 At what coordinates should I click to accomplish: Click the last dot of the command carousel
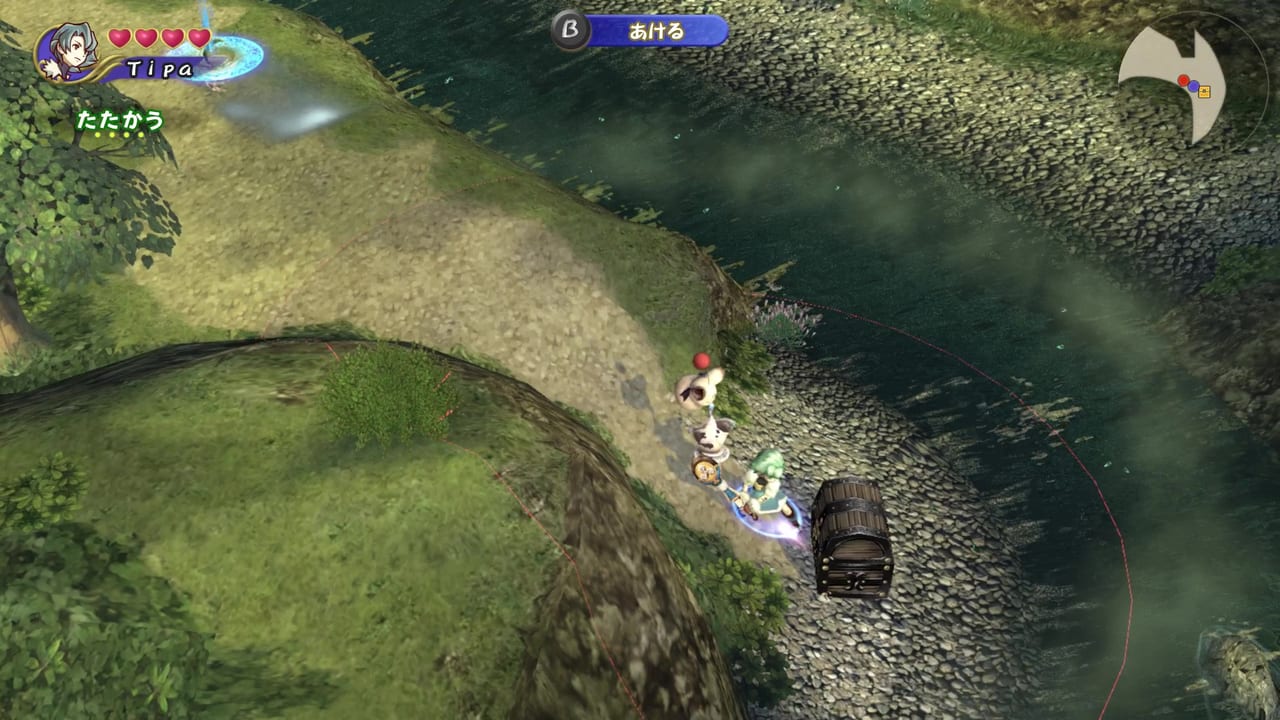click(140, 134)
